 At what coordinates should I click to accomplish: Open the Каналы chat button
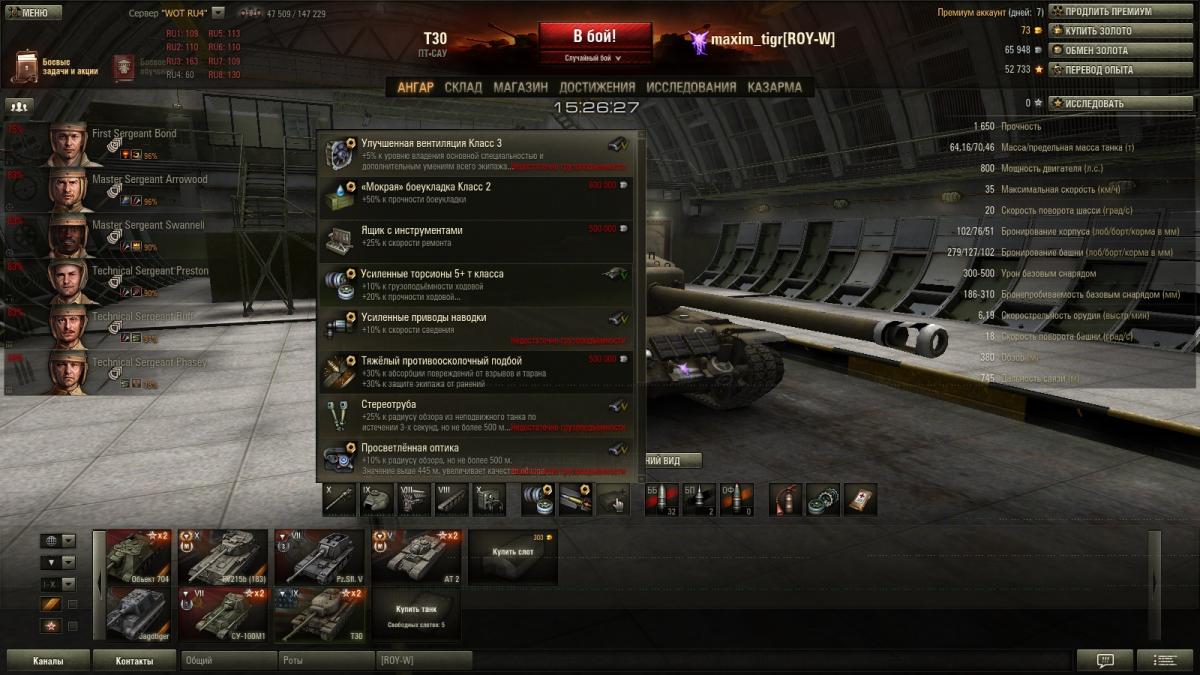(x=48, y=661)
